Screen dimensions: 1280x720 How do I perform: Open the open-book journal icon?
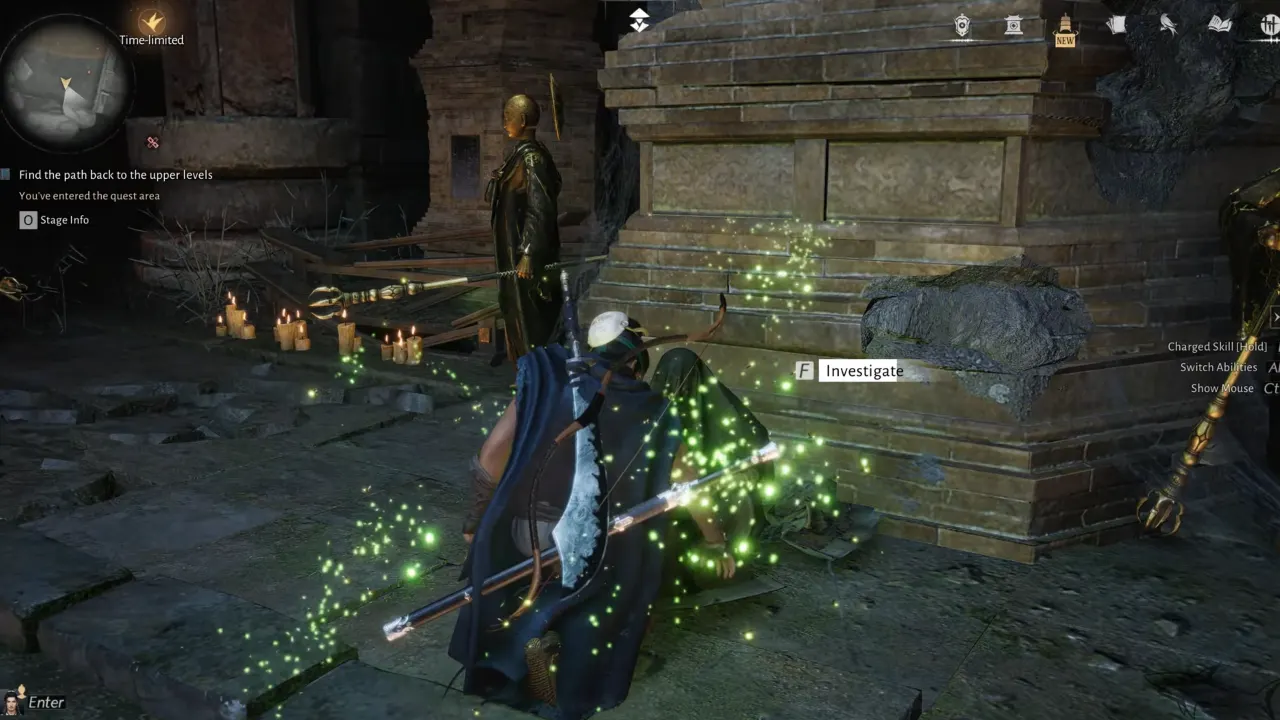(1219, 24)
